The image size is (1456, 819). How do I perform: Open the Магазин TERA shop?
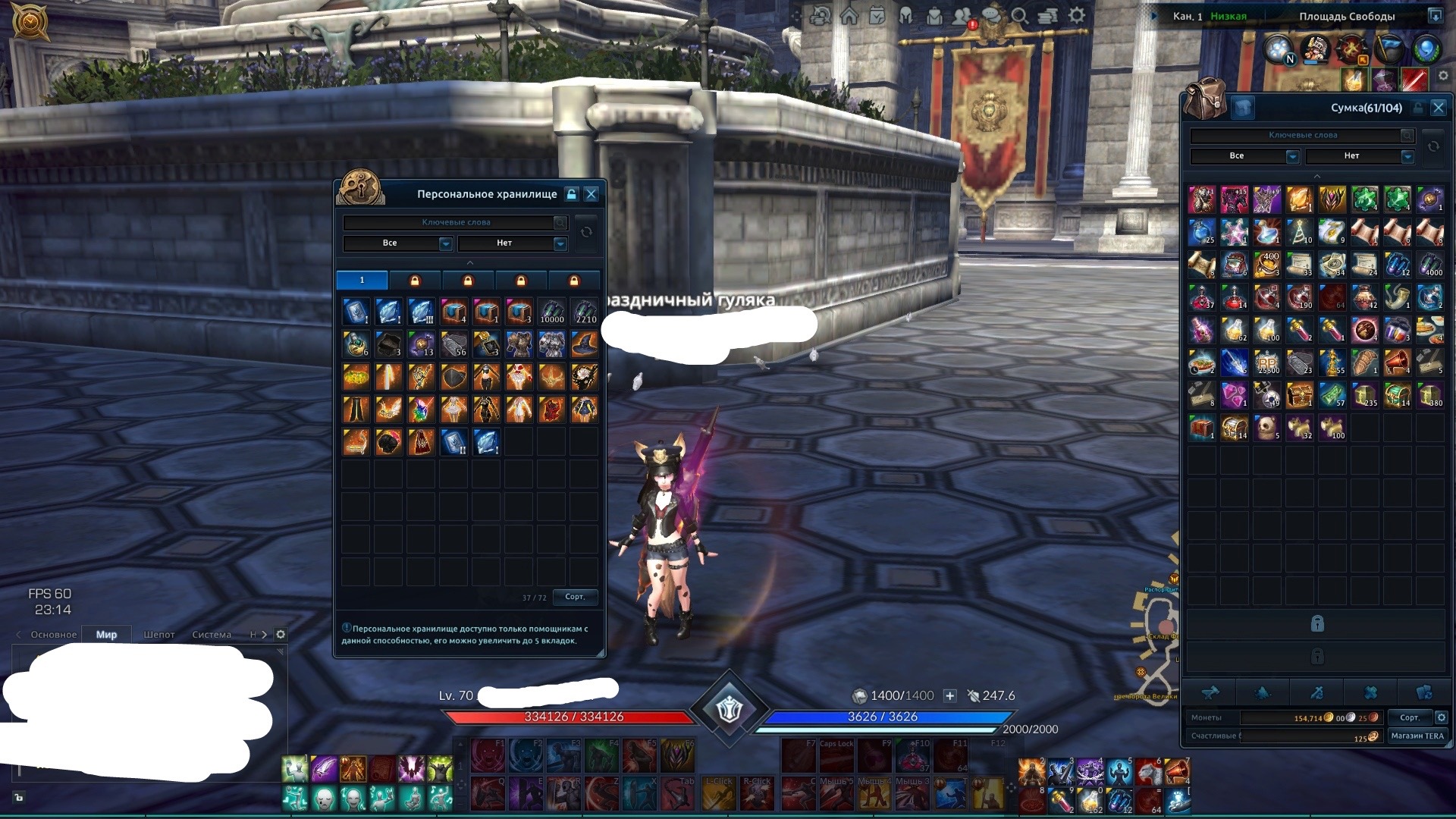coord(1417,736)
